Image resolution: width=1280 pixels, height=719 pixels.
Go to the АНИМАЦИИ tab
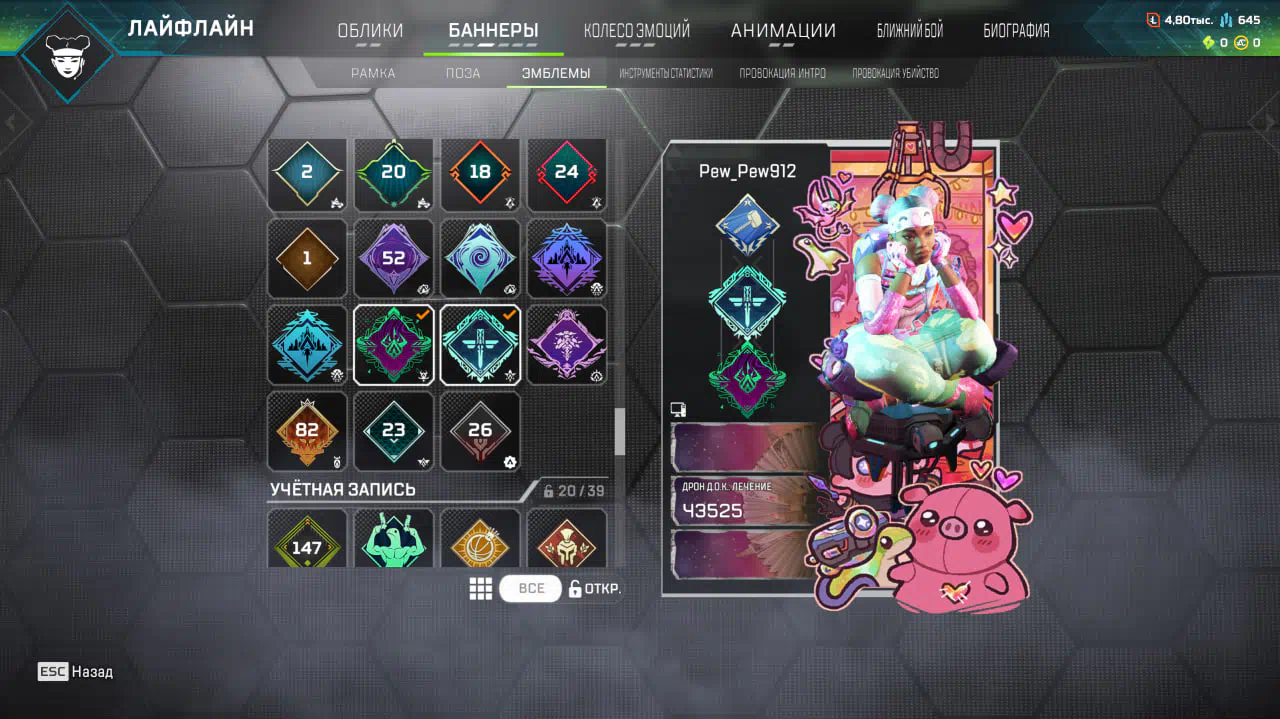[x=783, y=31]
